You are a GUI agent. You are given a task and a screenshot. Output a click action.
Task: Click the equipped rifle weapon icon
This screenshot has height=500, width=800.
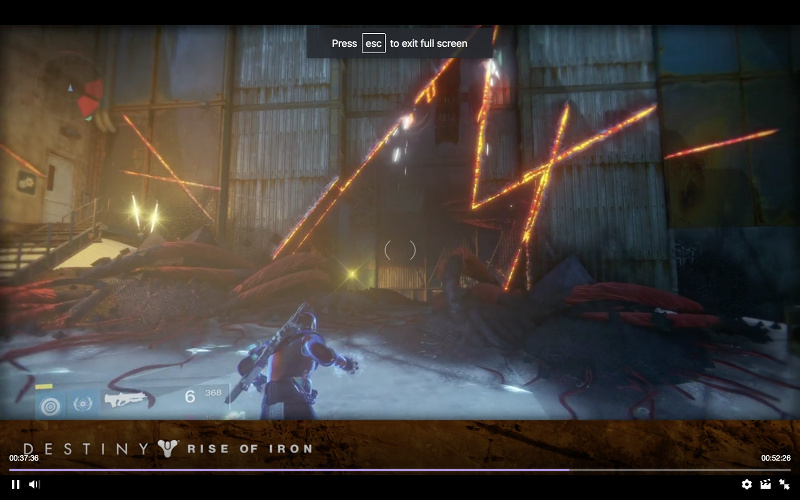point(126,400)
